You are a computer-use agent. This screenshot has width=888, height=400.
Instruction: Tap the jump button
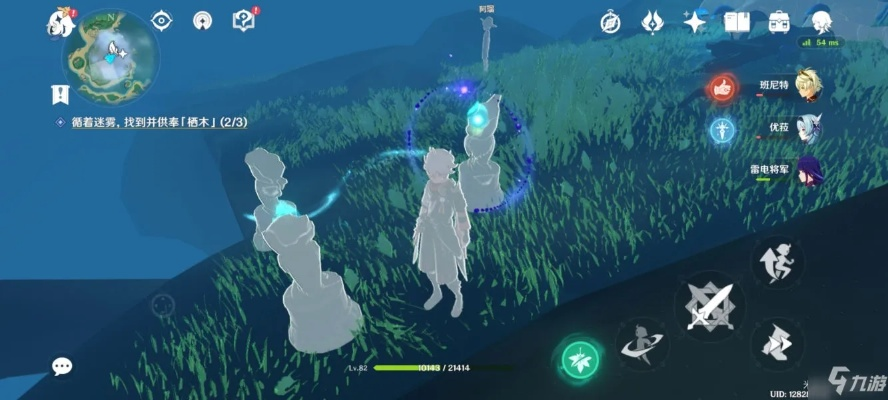click(x=776, y=262)
